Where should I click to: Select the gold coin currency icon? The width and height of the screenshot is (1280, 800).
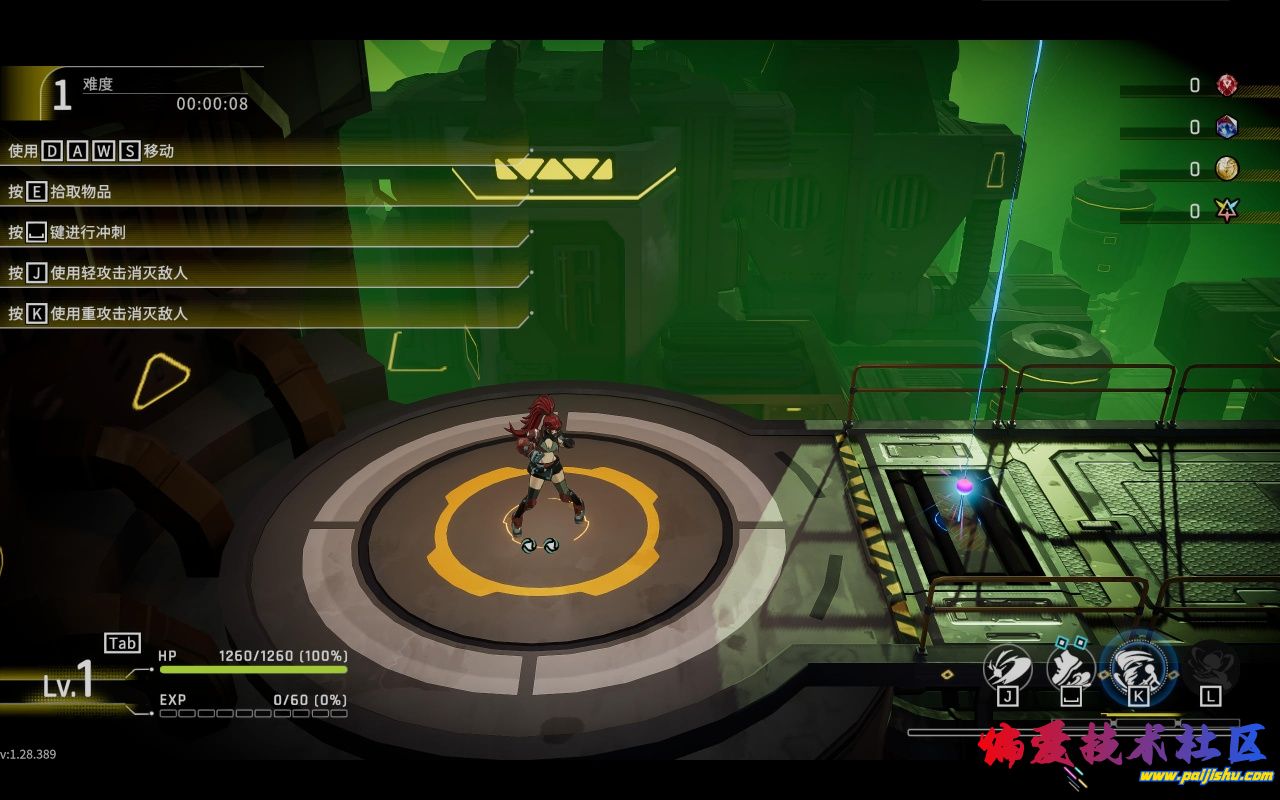(1227, 169)
